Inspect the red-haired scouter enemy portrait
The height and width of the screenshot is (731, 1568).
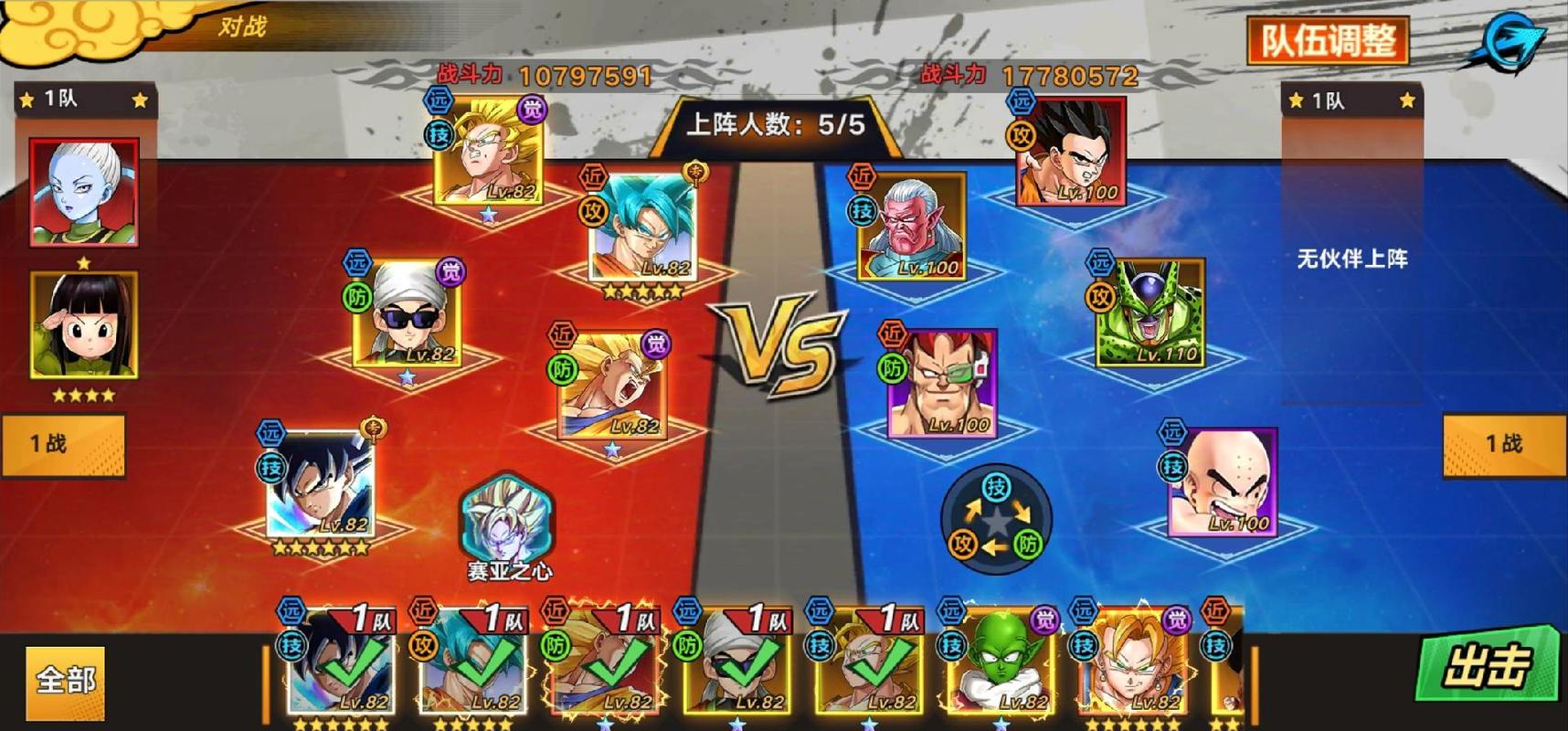(942, 384)
